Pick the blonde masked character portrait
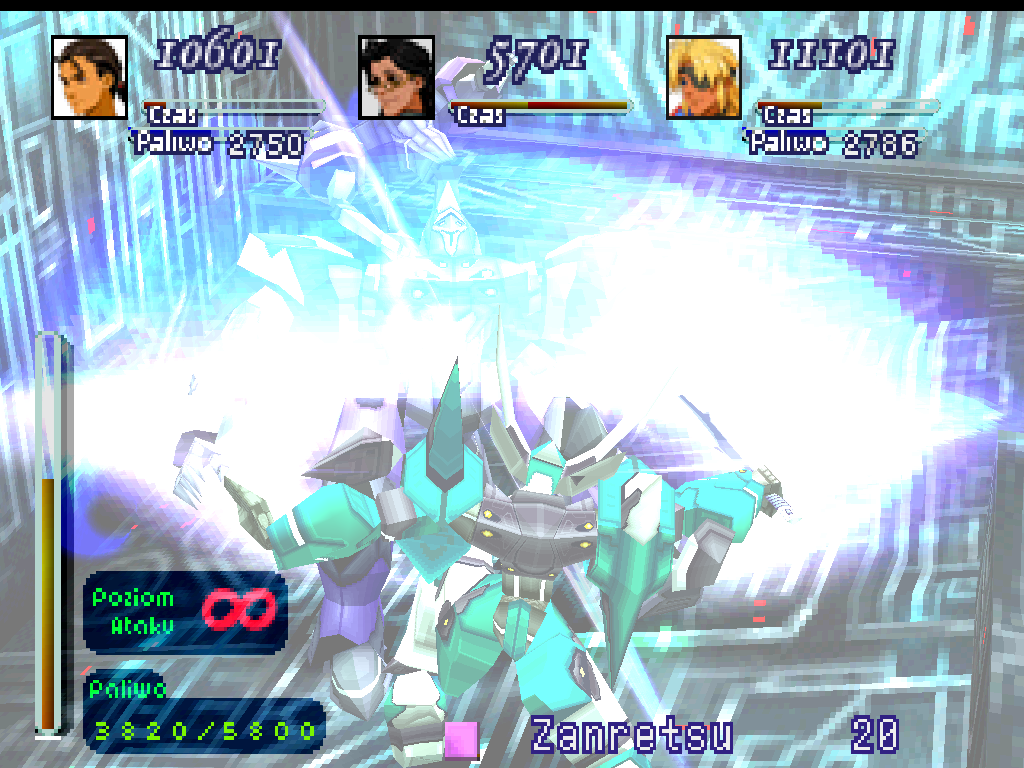The width and height of the screenshot is (1024, 768). [x=703, y=77]
